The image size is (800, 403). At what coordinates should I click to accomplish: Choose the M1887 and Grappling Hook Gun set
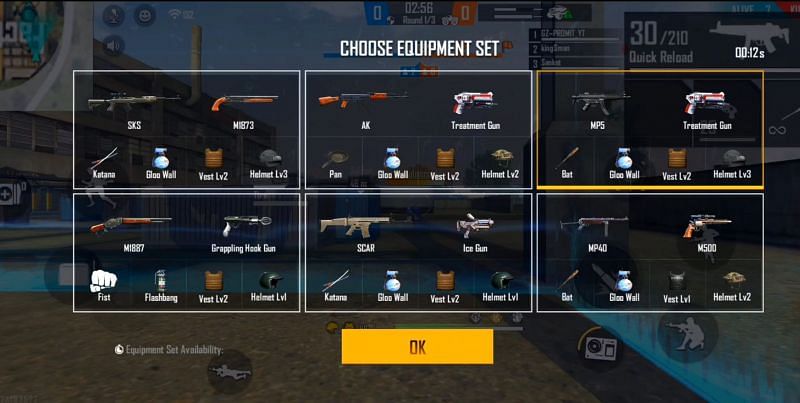point(186,252)
